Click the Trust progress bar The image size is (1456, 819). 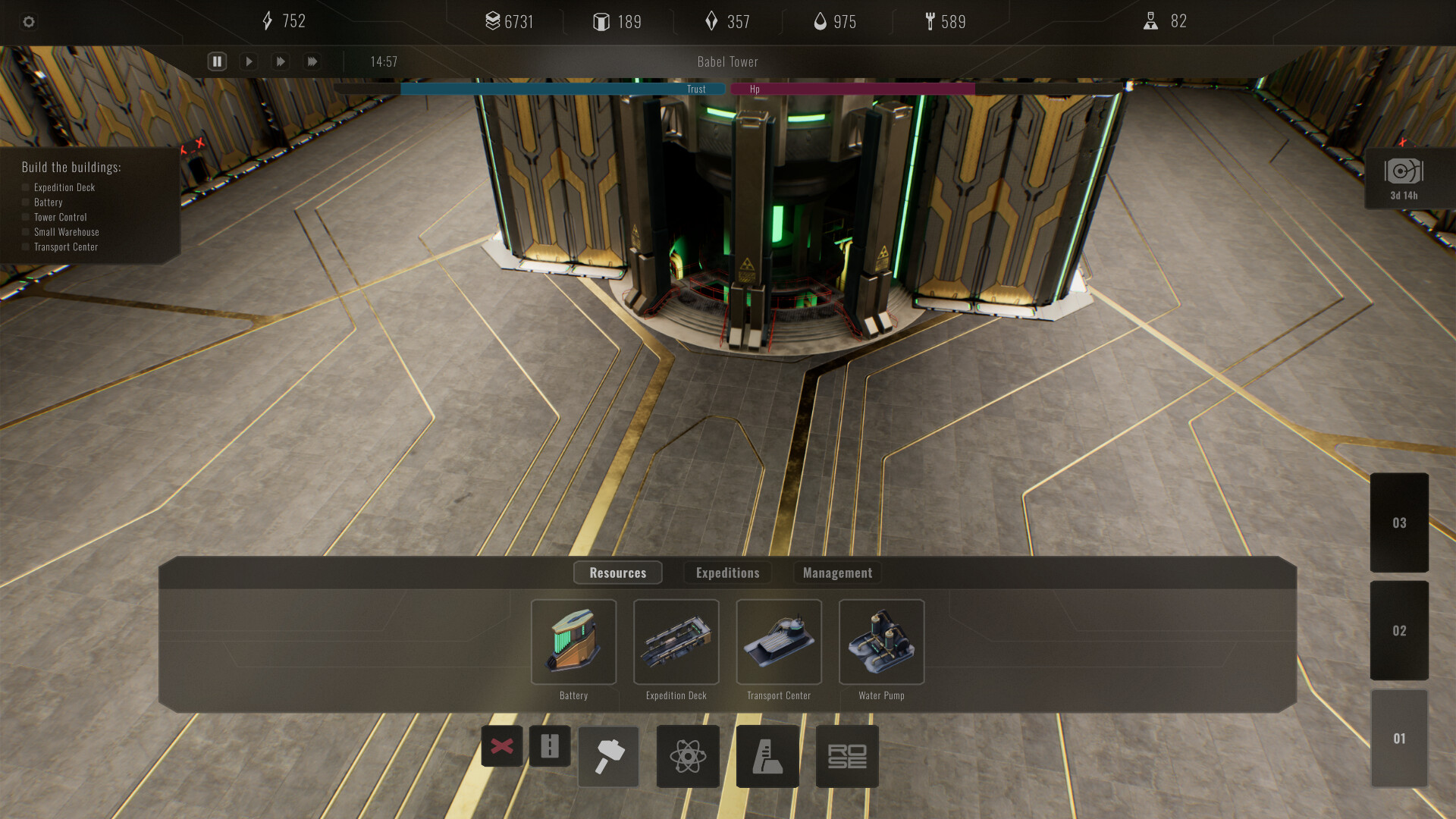click(x=561, y=89)
